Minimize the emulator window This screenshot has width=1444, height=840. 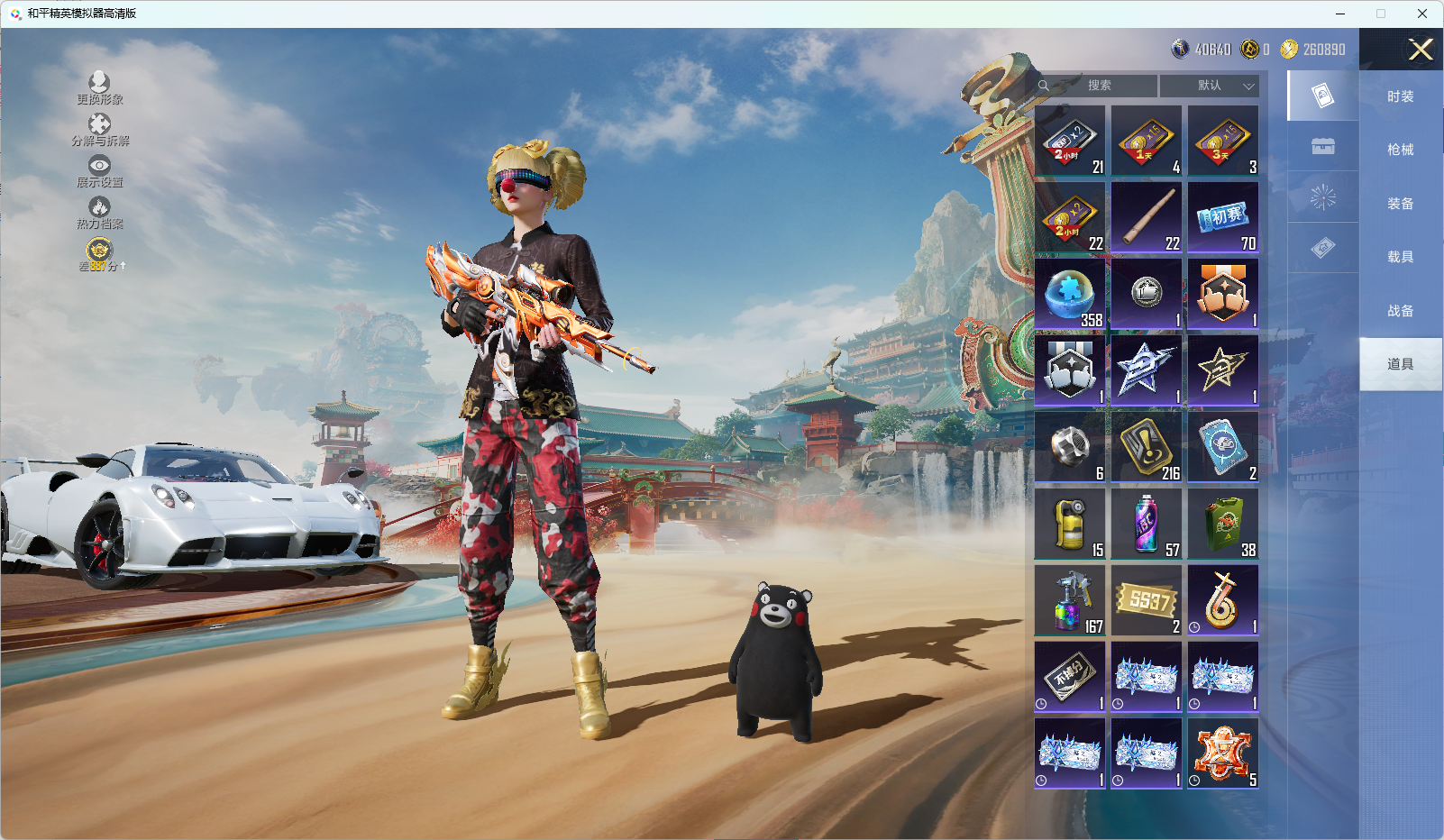[x=1340, y=14]
